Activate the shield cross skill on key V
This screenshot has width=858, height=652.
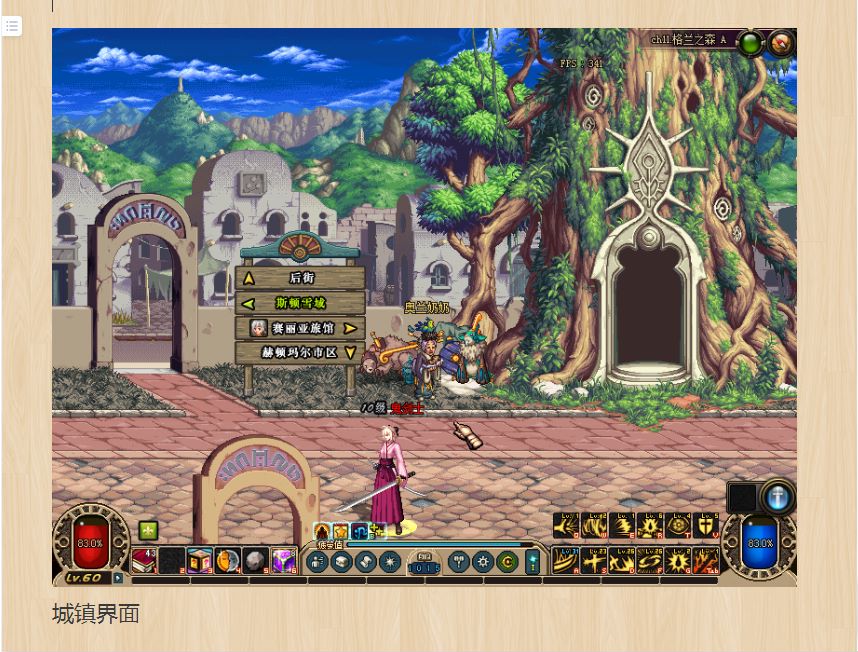tap(706, 526)
